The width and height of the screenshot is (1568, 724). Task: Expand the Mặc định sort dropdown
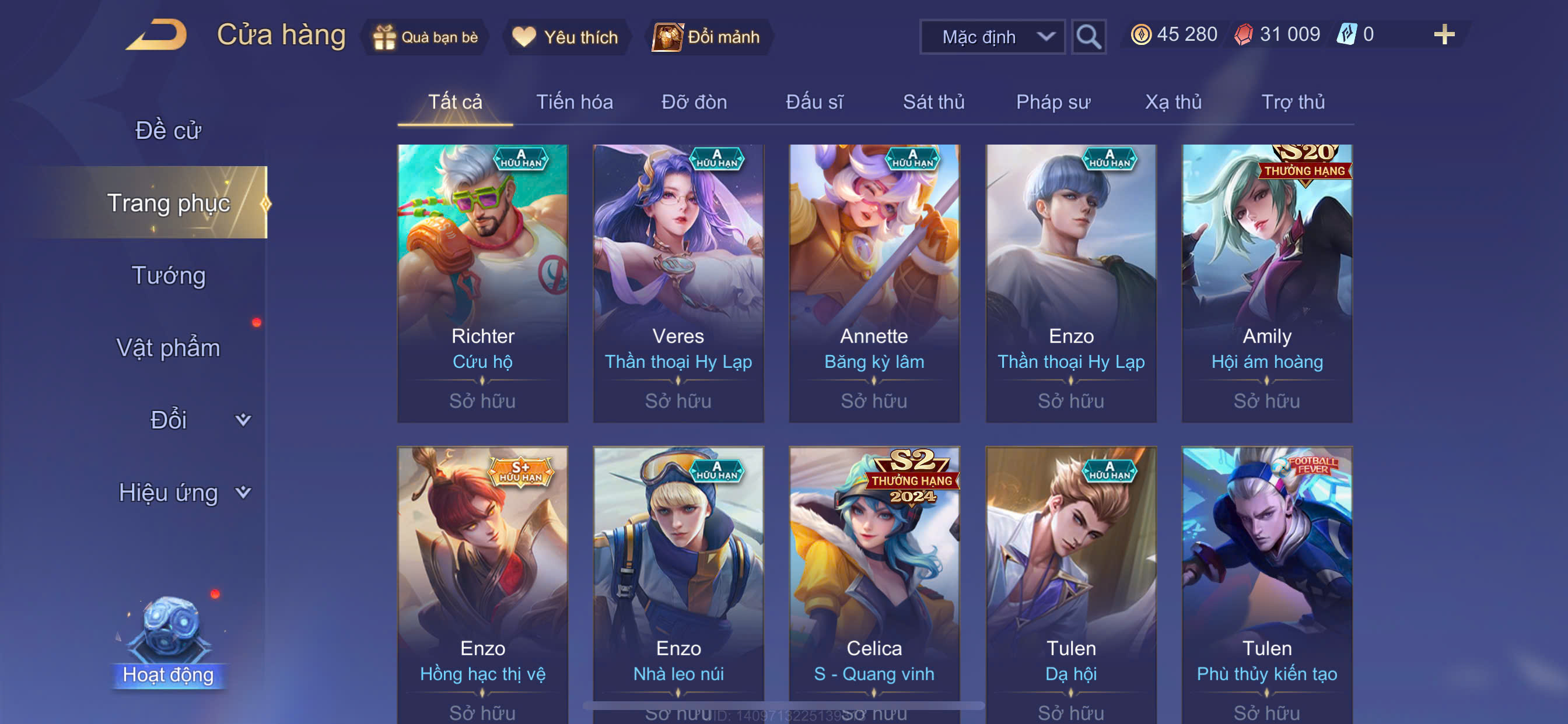(992, 37)
